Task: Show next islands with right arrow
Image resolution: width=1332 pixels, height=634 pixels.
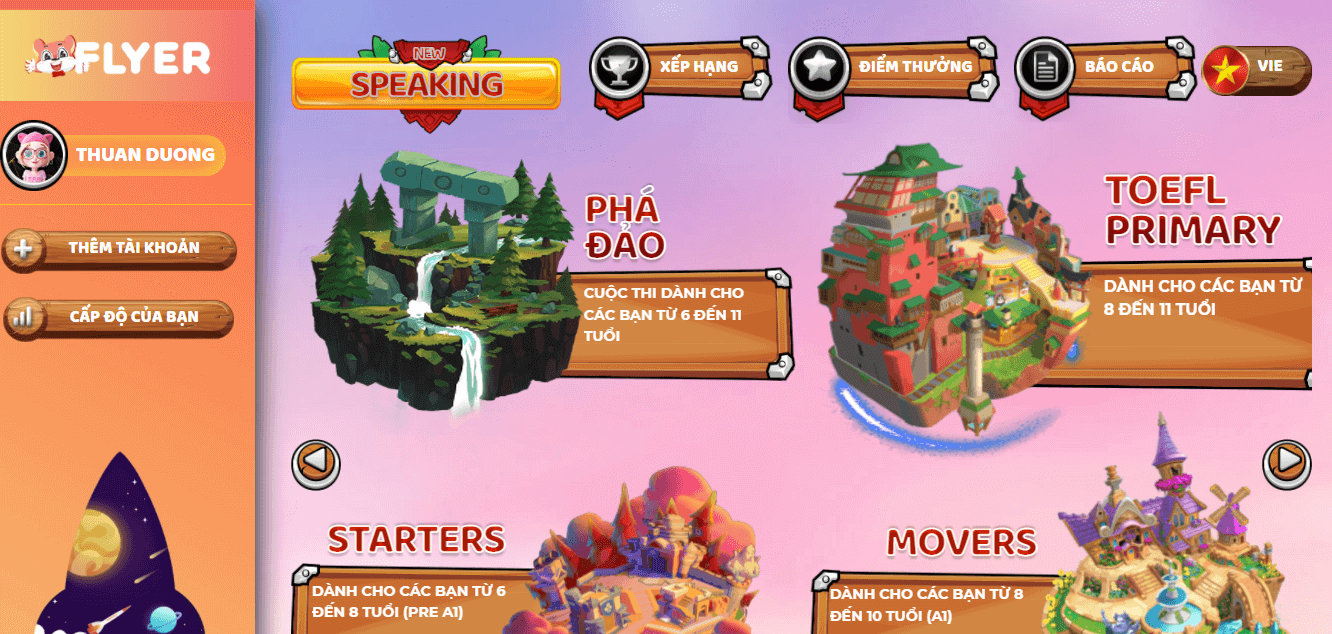Action: tap(1286, 462)
